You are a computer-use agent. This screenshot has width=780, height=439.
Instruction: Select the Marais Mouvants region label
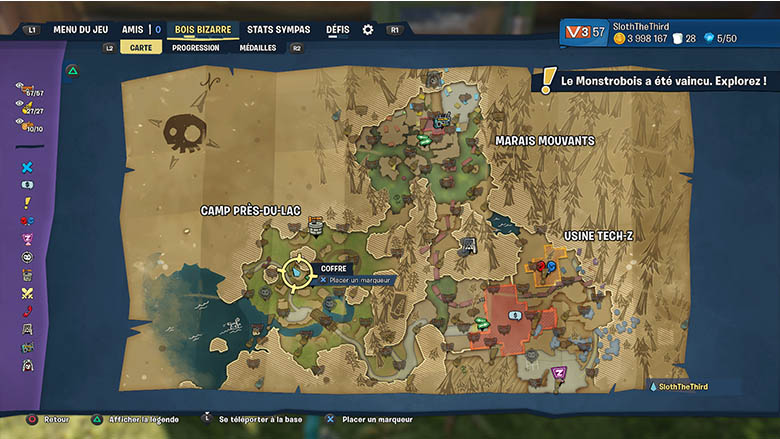545,141
